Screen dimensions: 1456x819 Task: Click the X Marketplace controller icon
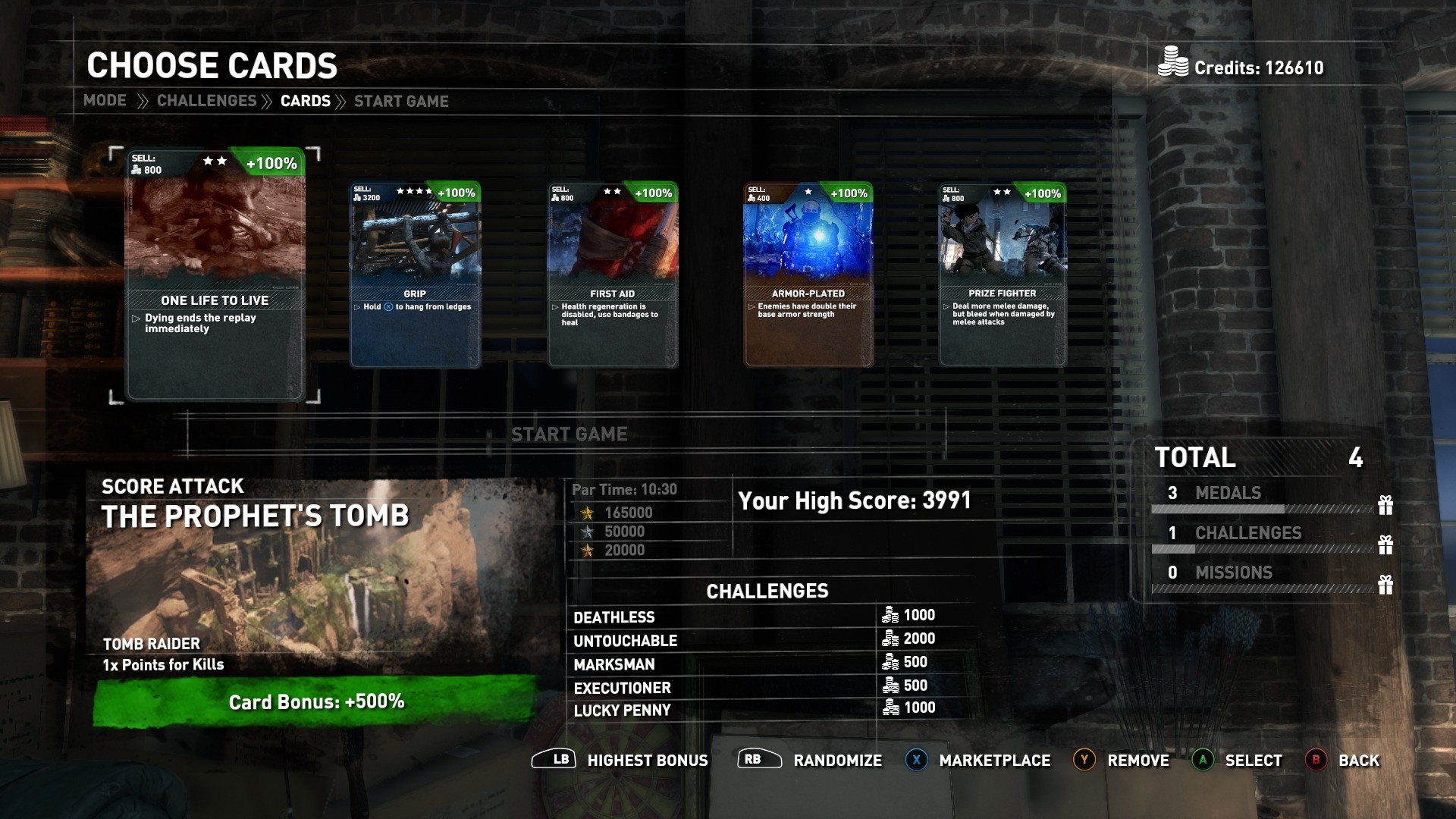coord(916,759)
